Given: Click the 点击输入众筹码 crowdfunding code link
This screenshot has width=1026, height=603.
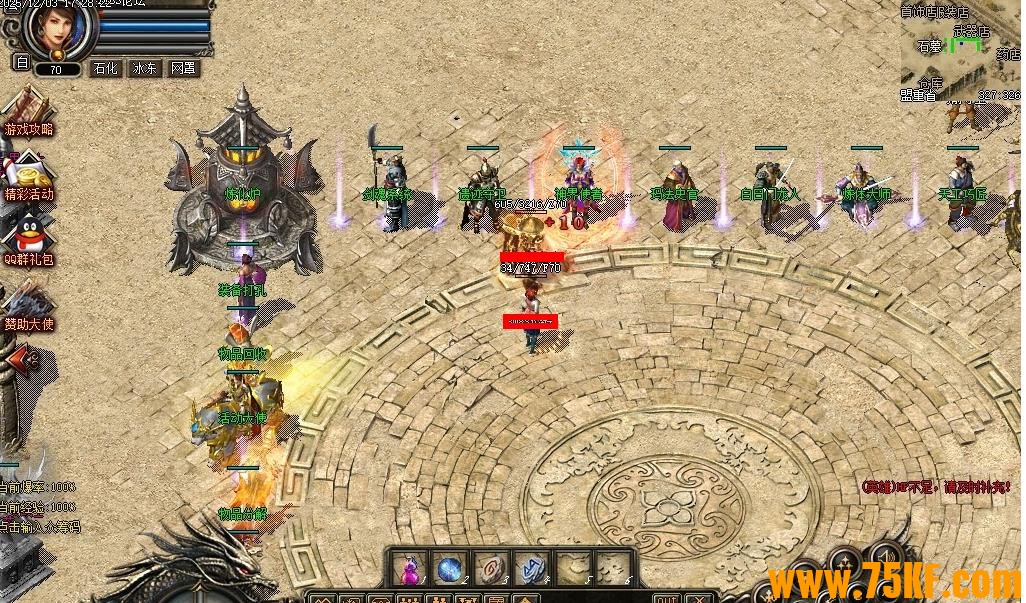Looking at the screenshot, I should point(40,526).
